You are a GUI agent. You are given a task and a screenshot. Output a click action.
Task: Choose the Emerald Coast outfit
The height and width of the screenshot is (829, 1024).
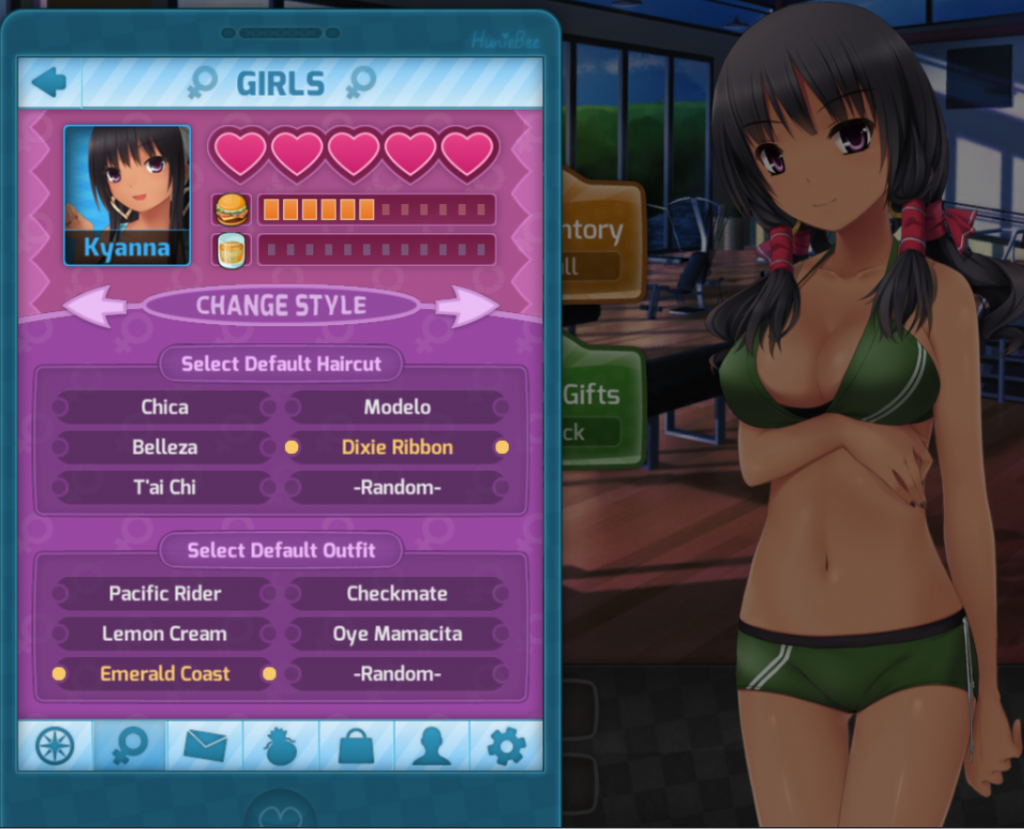click(164, 674)
